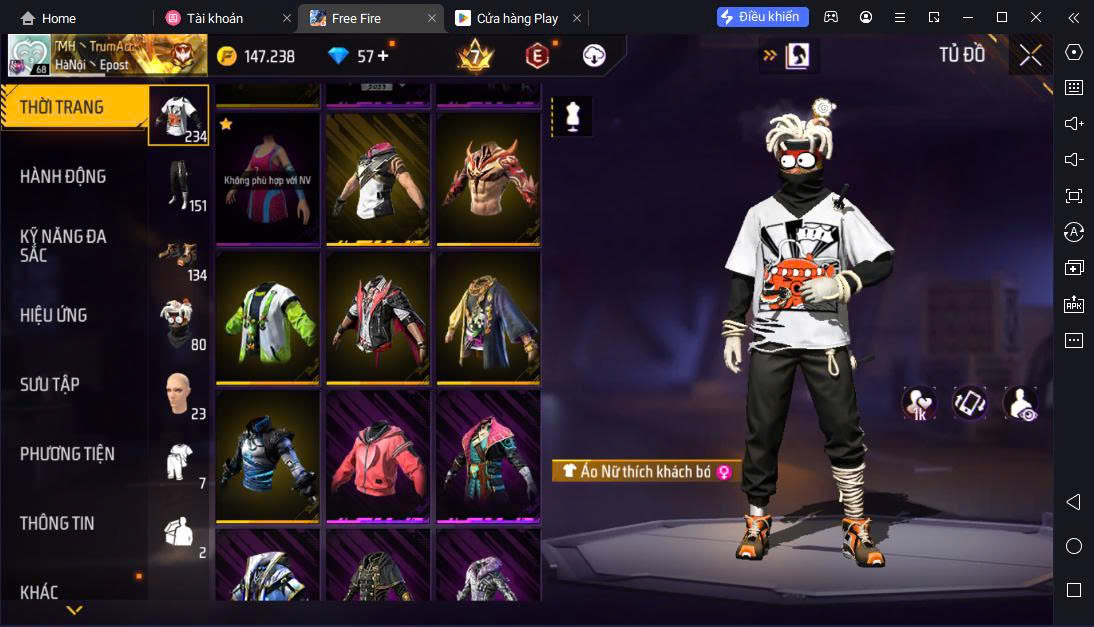
Task: Pick the red horned armor top
Action: [x=488, y=178]
